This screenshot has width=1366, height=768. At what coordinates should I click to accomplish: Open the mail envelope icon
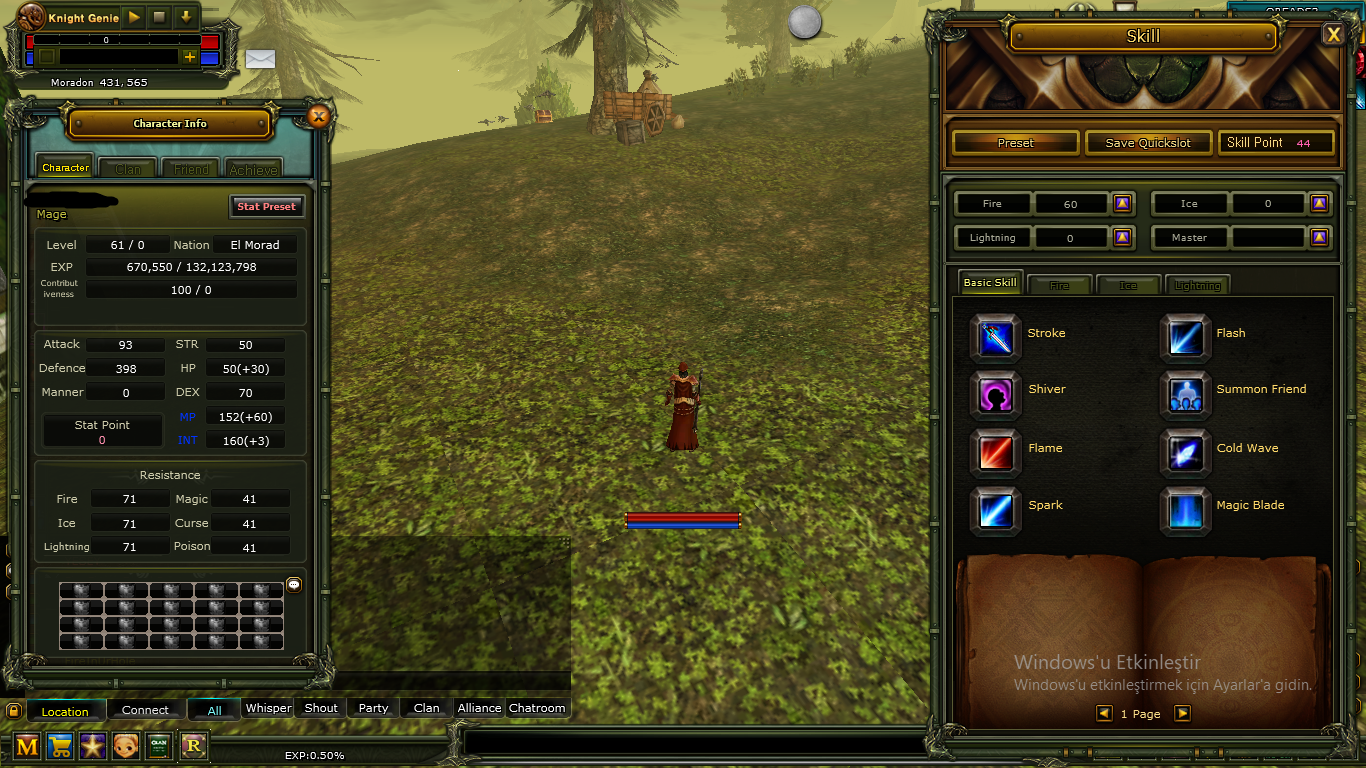point(260,59)
